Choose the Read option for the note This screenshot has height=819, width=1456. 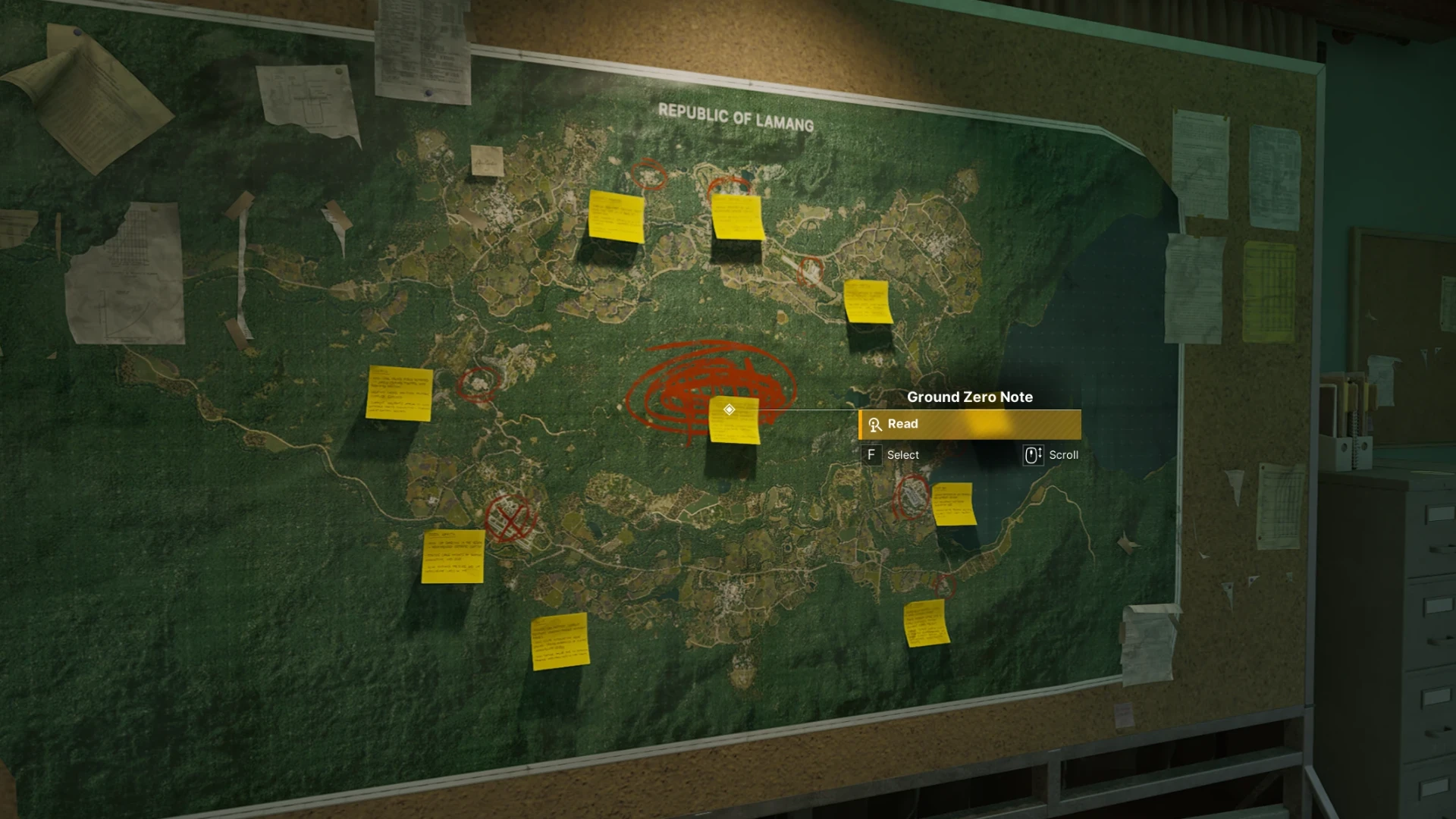969,425
